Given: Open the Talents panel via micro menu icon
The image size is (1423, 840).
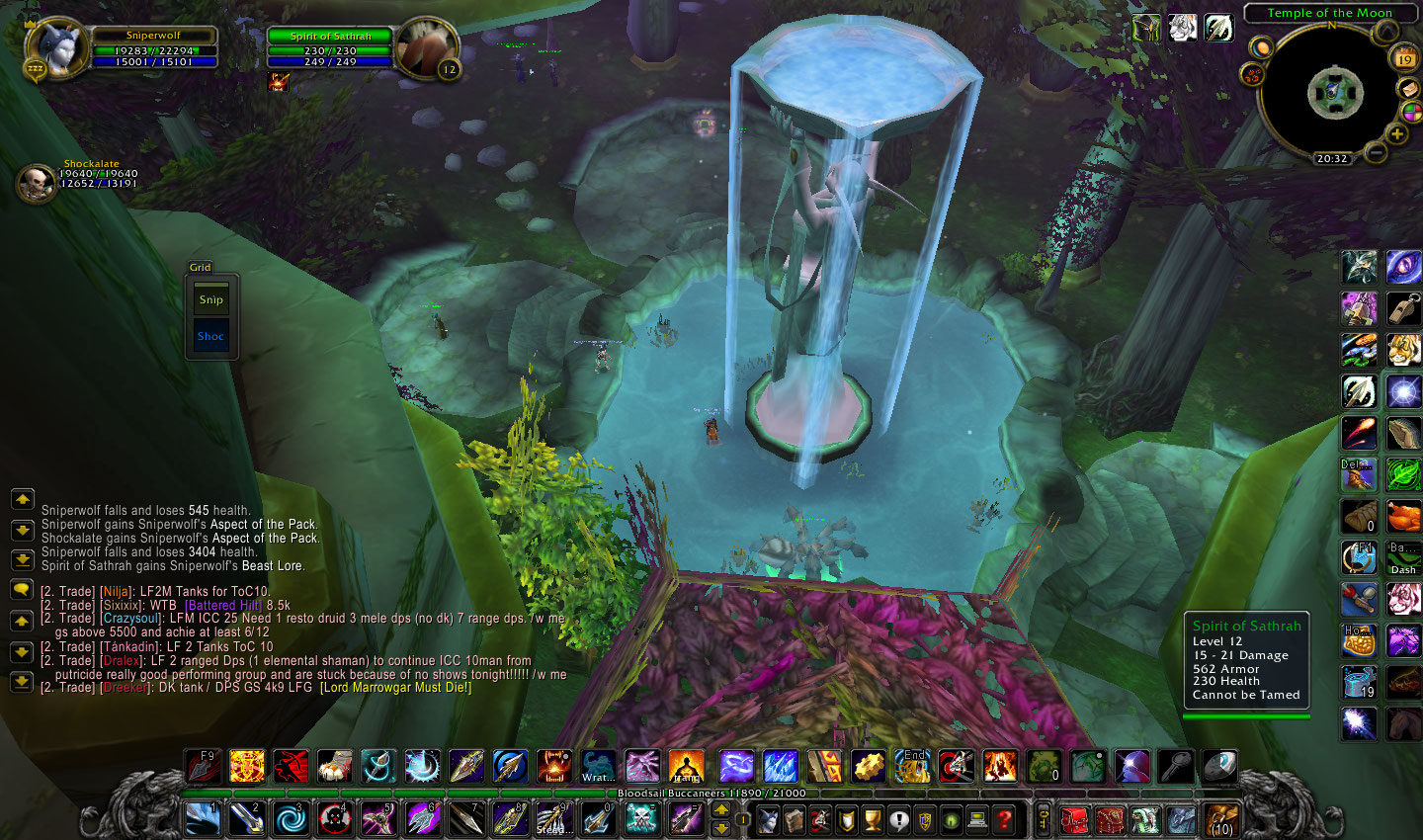Looking at the screenshot, I should pos(821,820).
